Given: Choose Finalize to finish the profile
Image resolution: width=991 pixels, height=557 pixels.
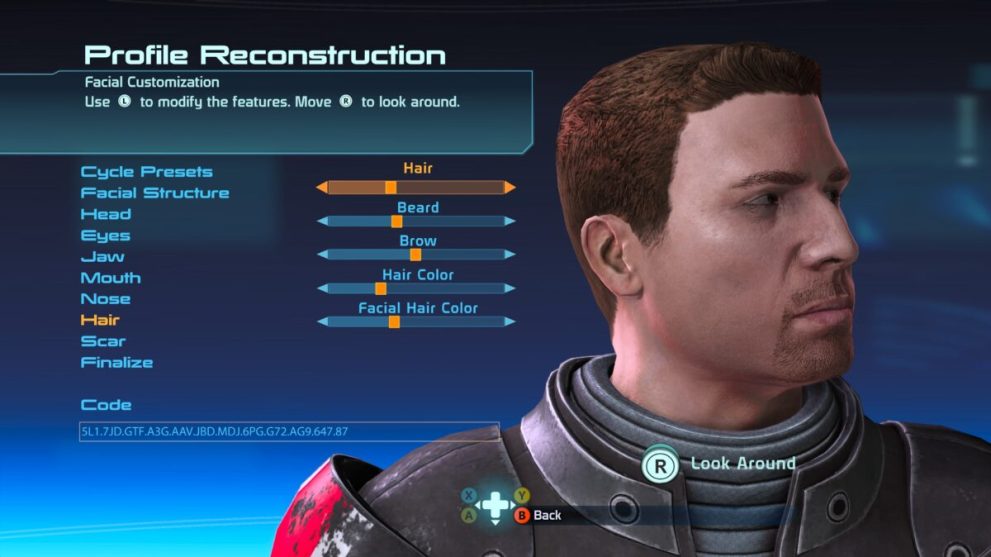Looking at the screenshot, I should [117, 362].
